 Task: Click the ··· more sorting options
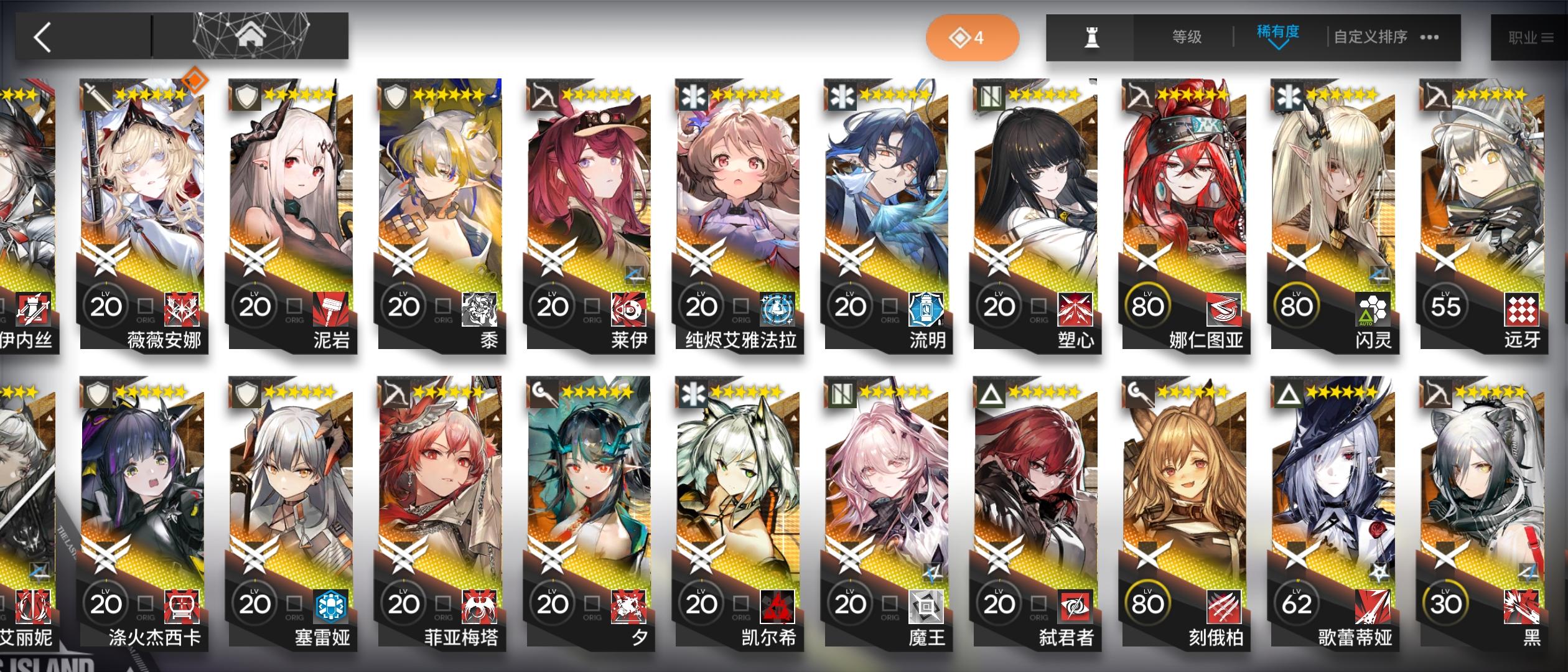(1428, 37)
